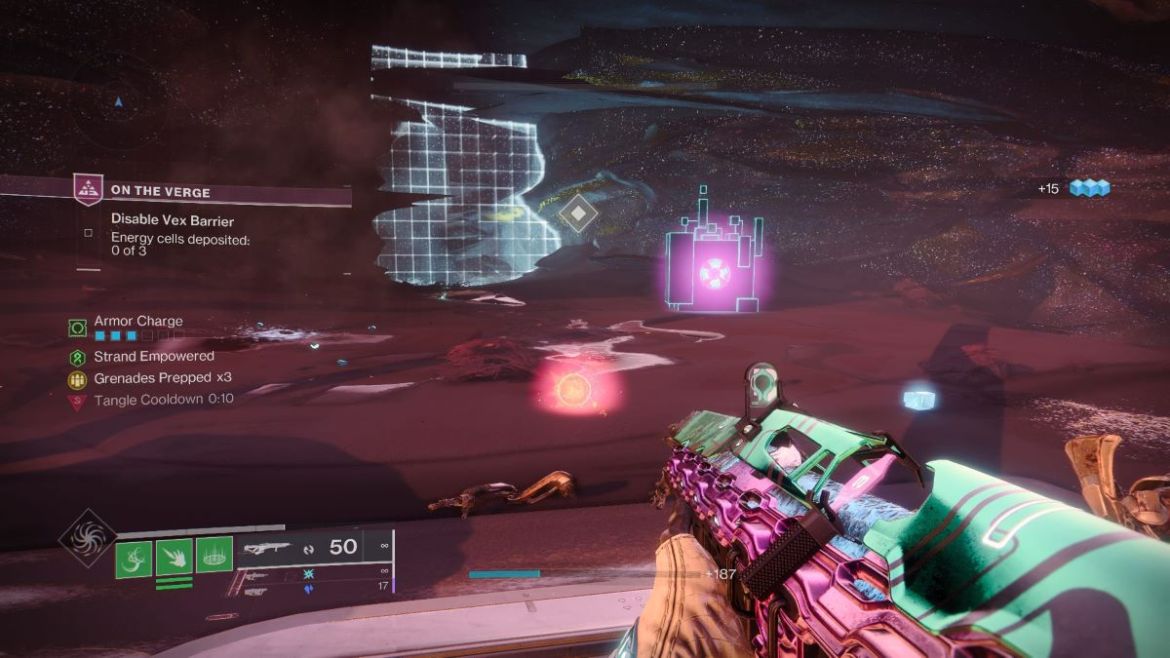
Task: Select the Tangle Cooldown triangle icon
Action: coord(77,401)
